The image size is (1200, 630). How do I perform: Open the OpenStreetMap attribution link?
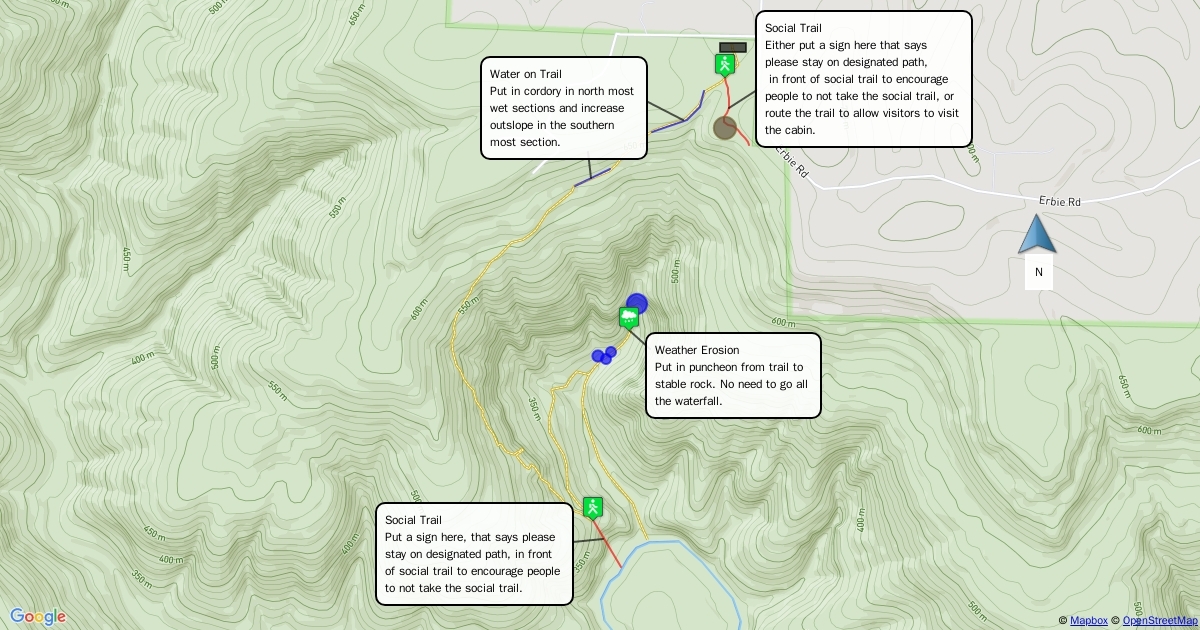[x=1159, y=621]
